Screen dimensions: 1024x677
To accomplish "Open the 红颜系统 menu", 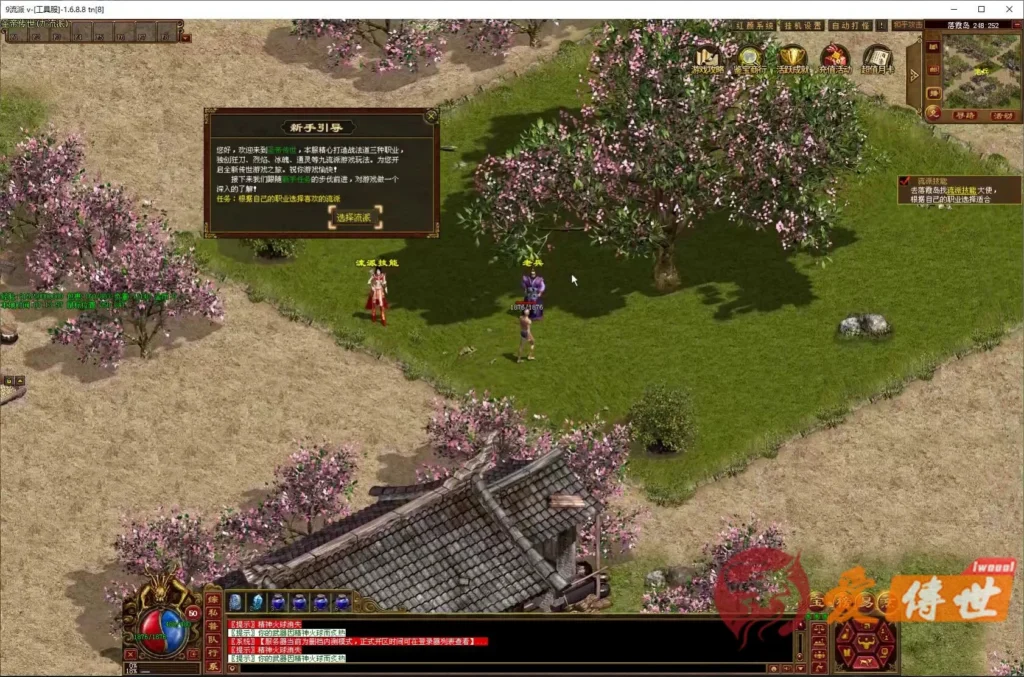I will click(x=750, y=25).
